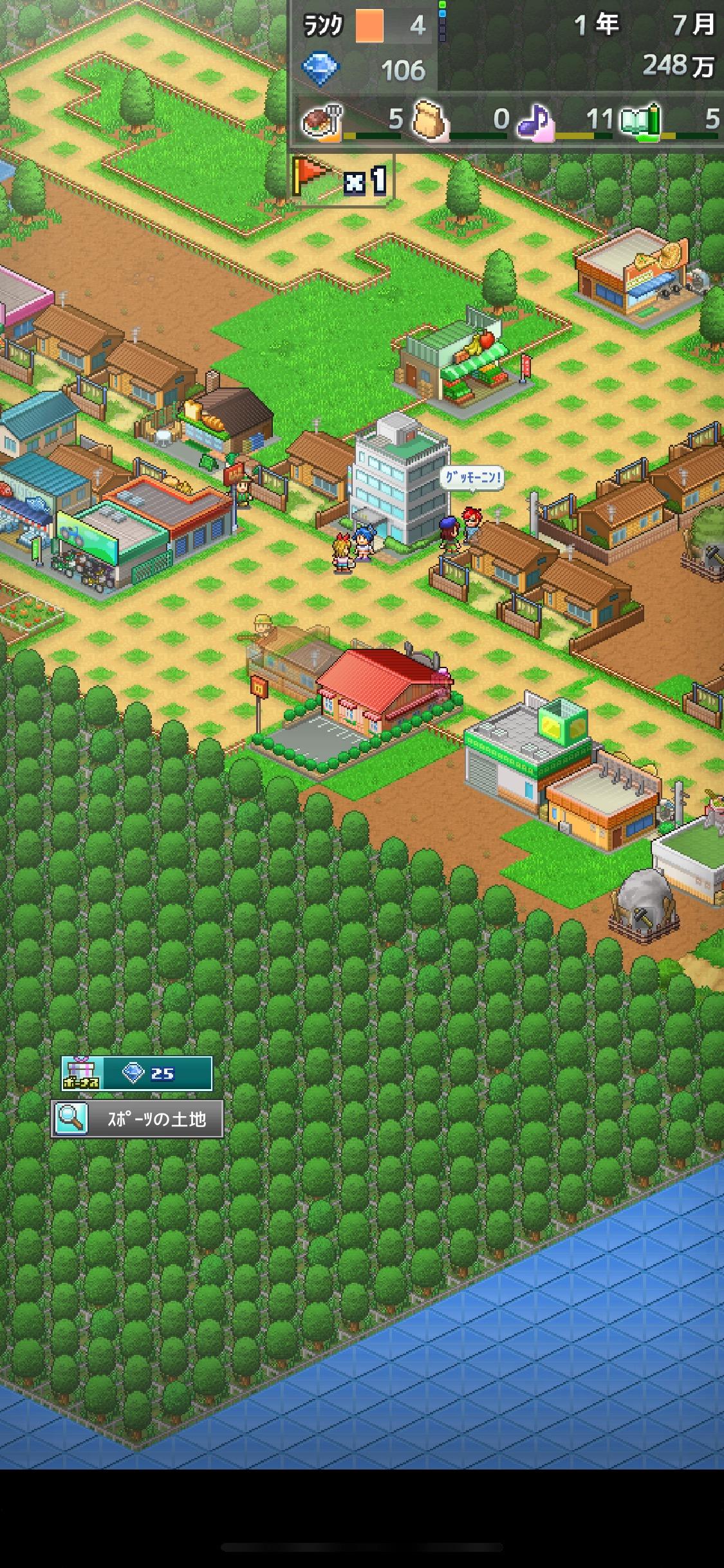This screenshot has height=1568, width=724.
Task: Open the スポーツの土地 magnifier button
Action: point(137,1119)
